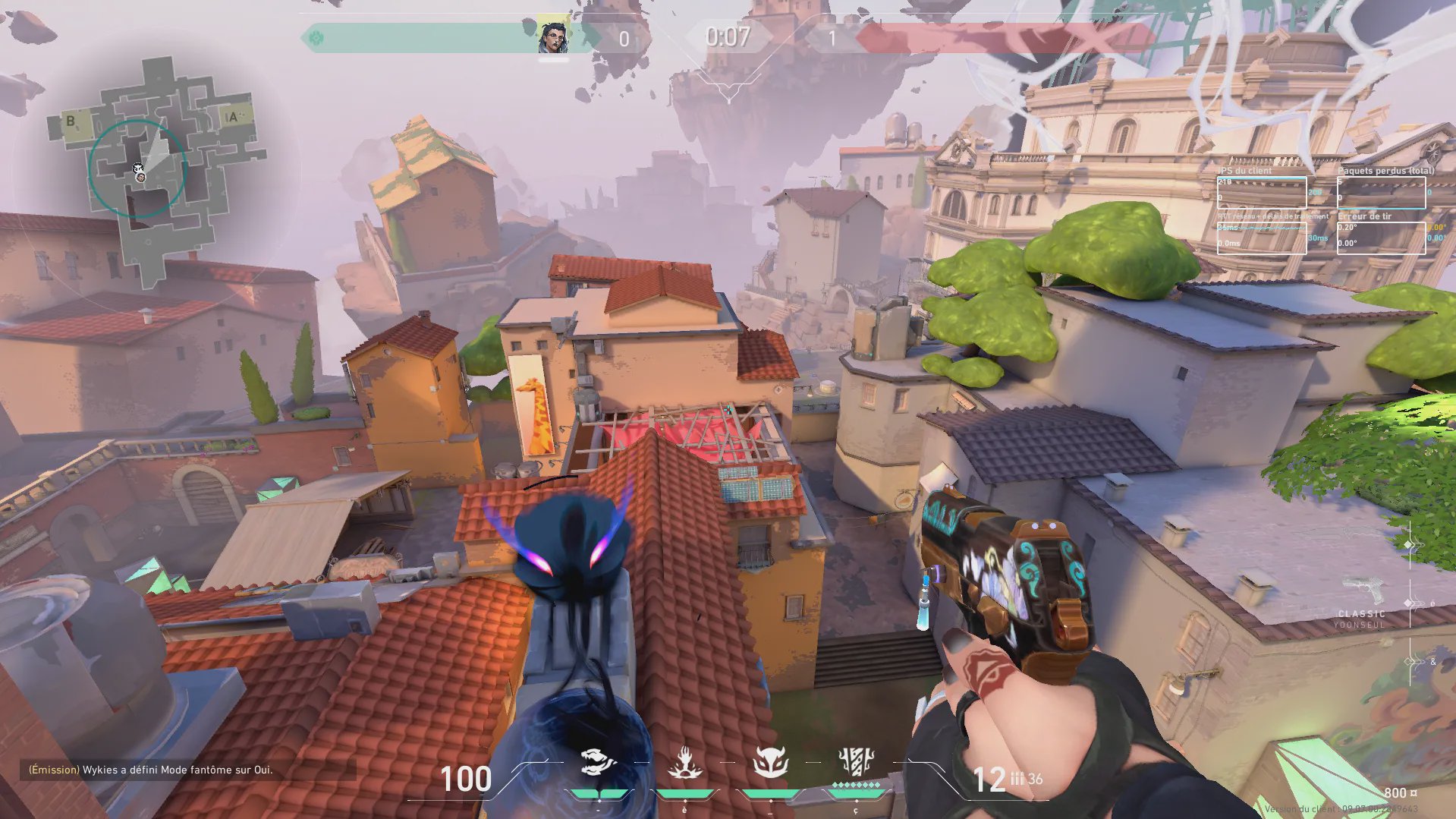Activate the Haunt horned-mask ability icon
1456x819 pixels.
pyautogui.click(x=770, y=762)
